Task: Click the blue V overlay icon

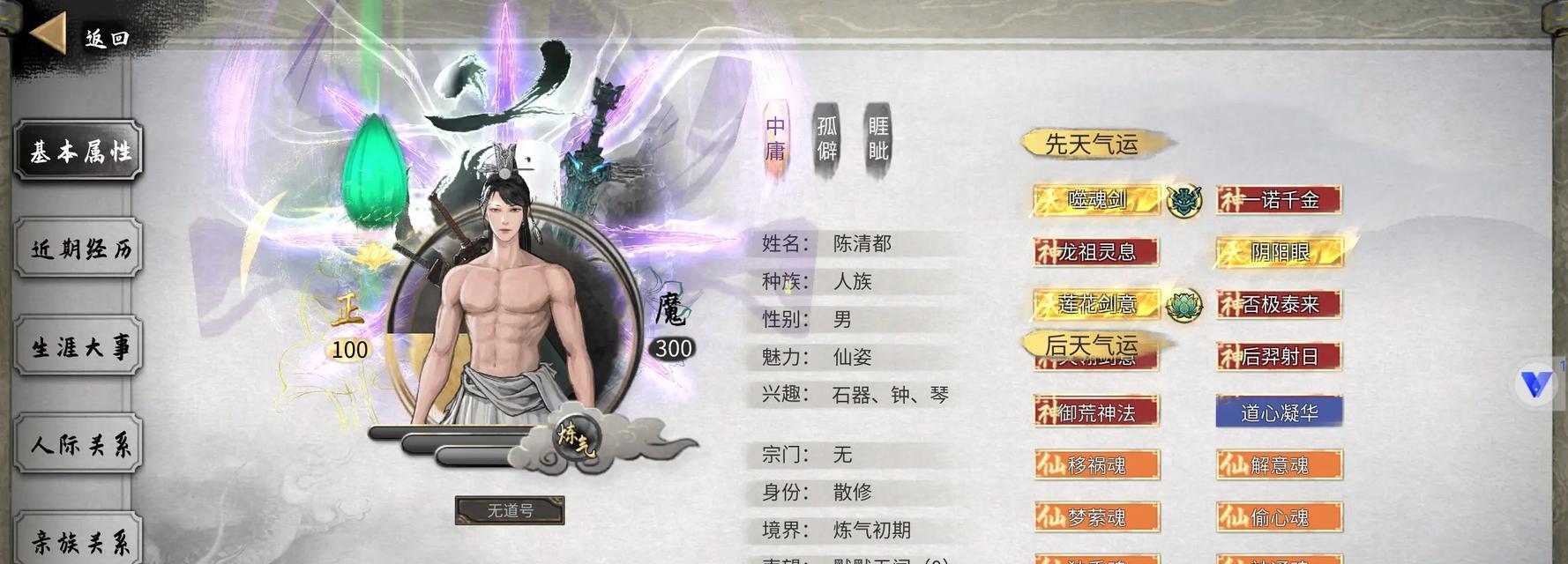Action: pos(1536,384)
